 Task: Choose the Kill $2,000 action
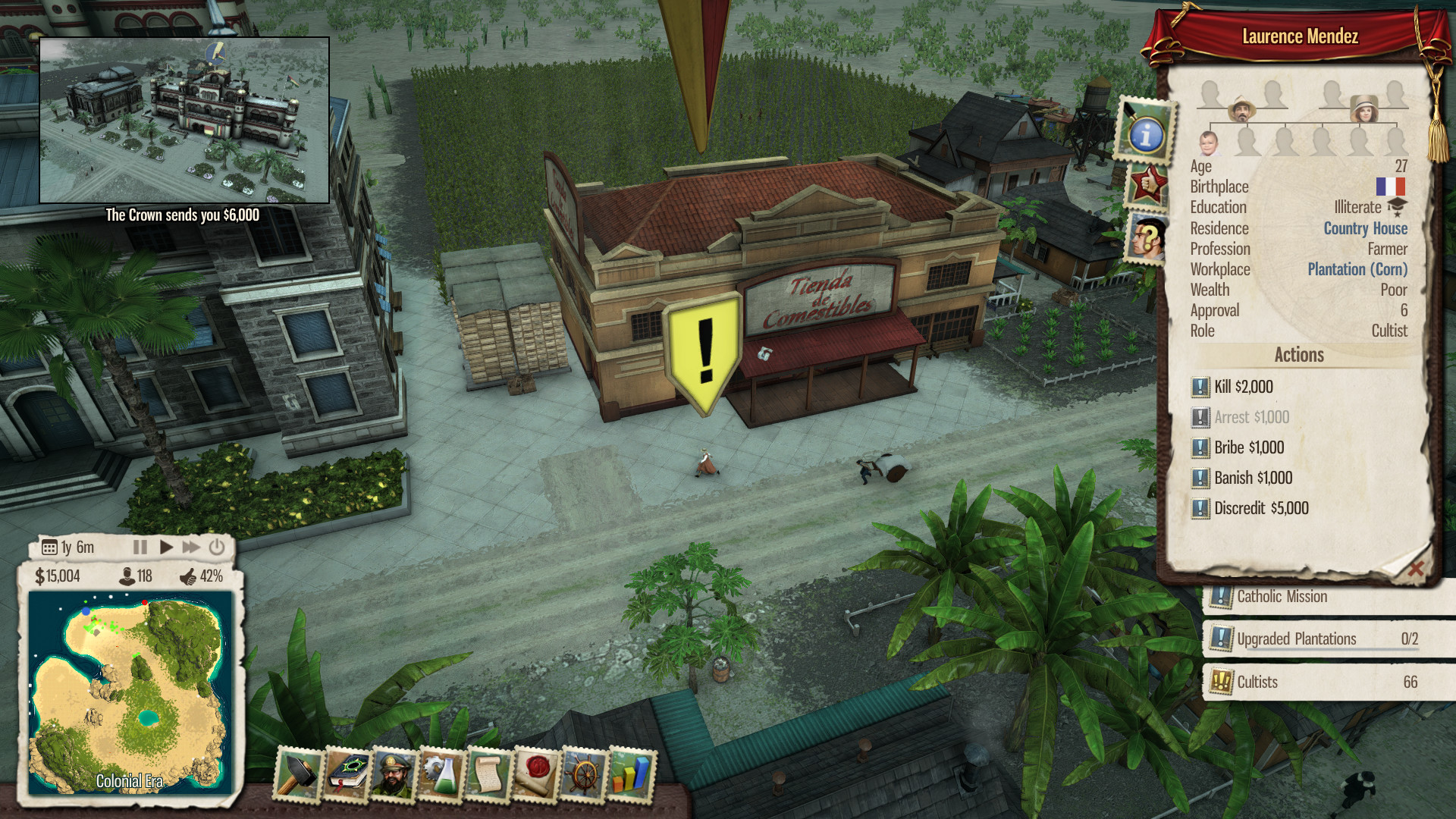point(1241,387)
